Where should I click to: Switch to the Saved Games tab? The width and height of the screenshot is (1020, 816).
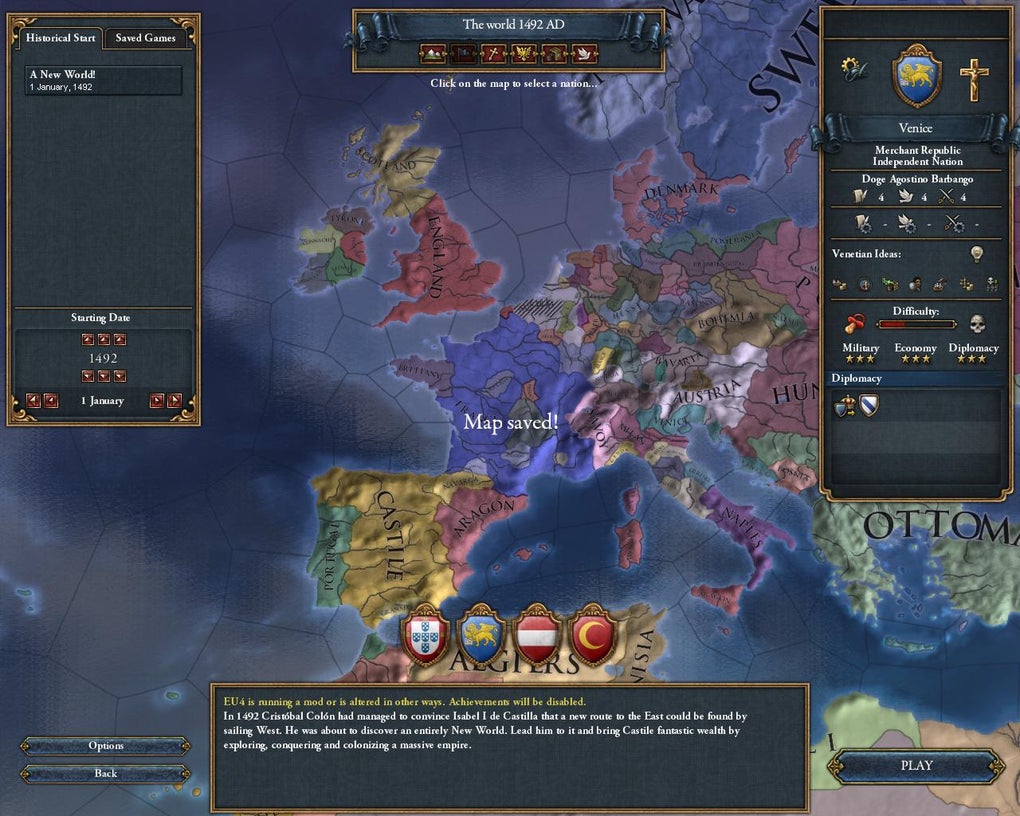[145, 38]
